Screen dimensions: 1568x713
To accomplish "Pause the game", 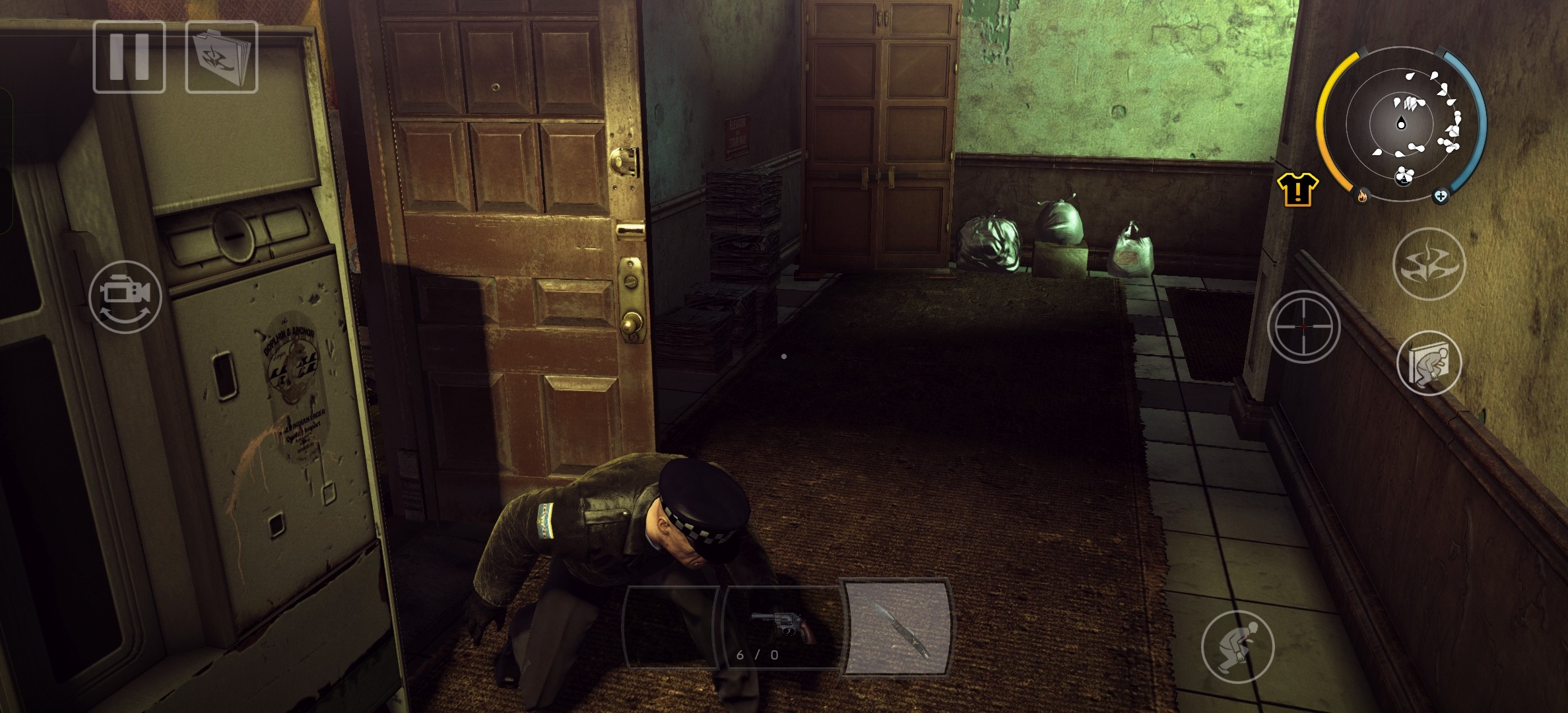I will click(129, 57).
